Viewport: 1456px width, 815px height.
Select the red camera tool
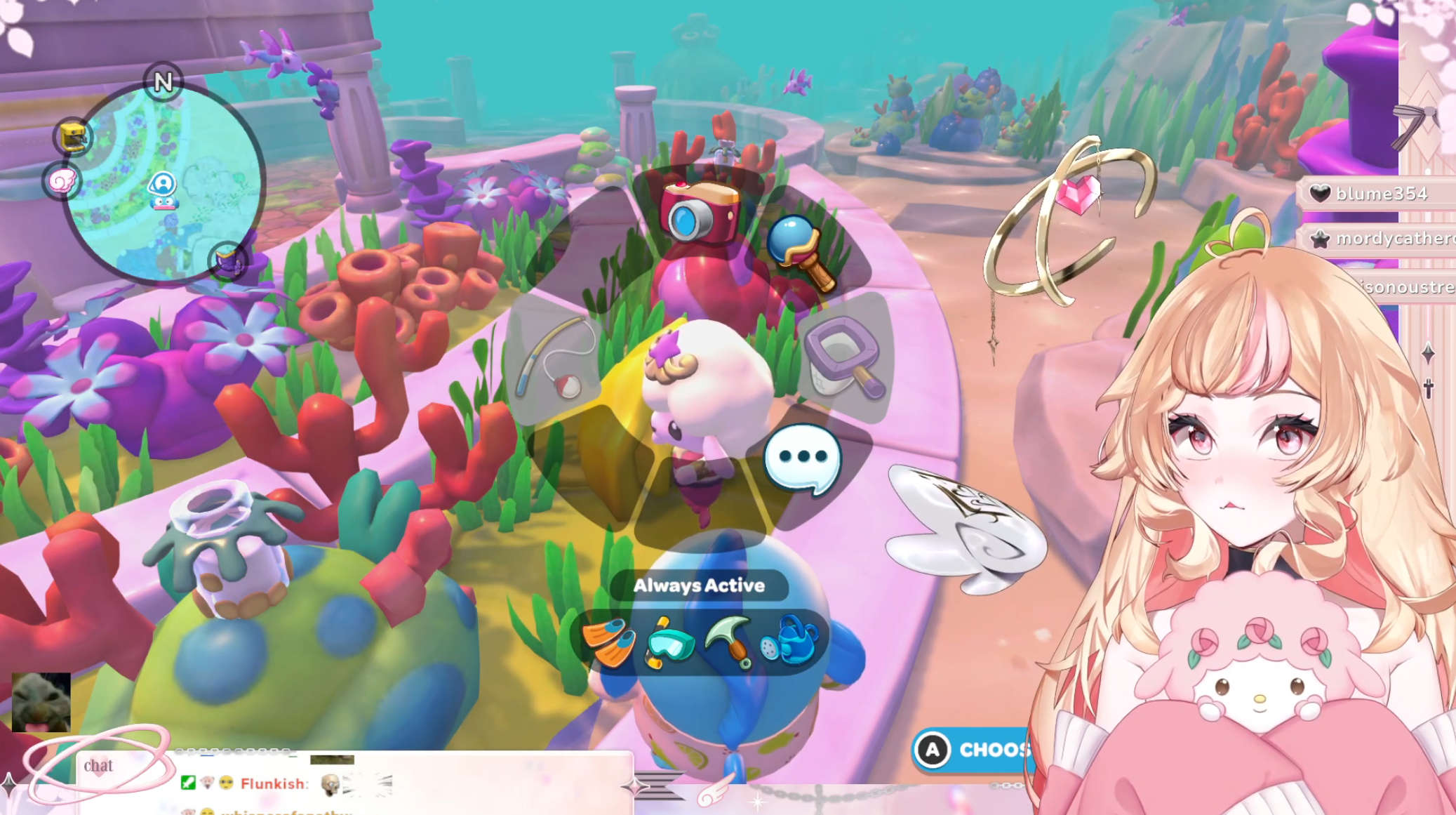(699, 213)
